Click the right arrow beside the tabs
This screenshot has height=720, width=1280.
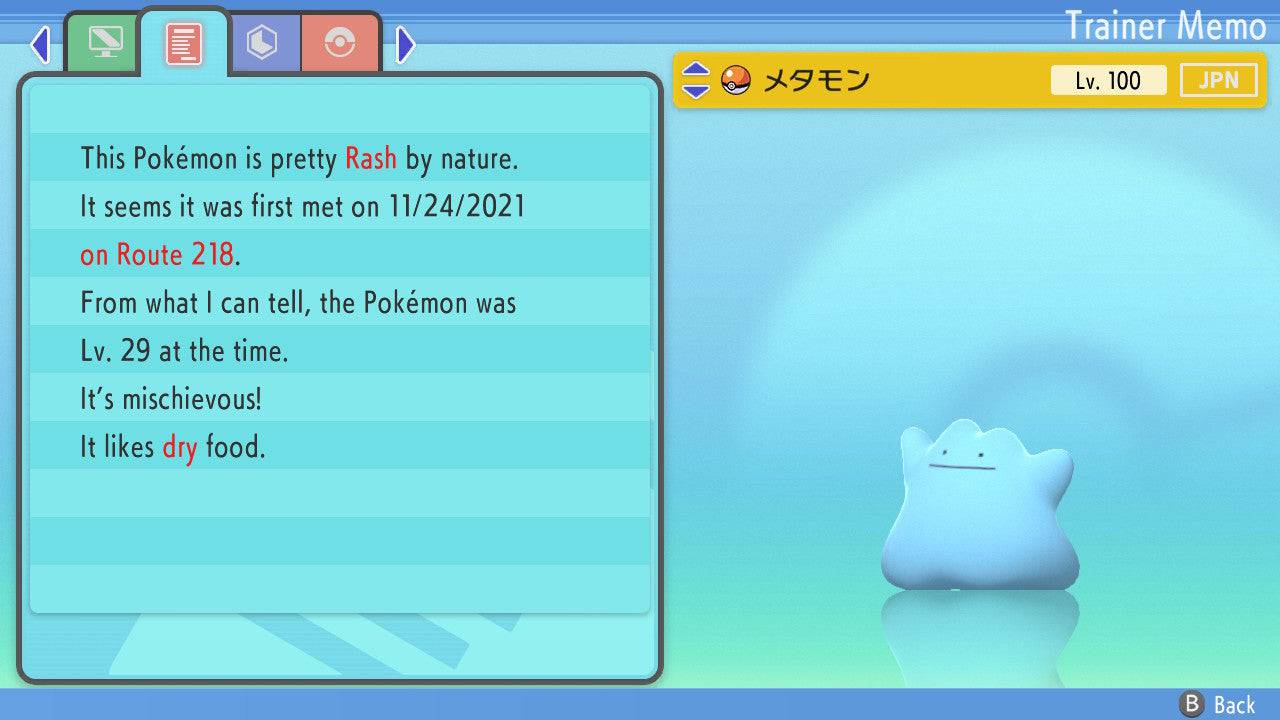pos(405,44)
